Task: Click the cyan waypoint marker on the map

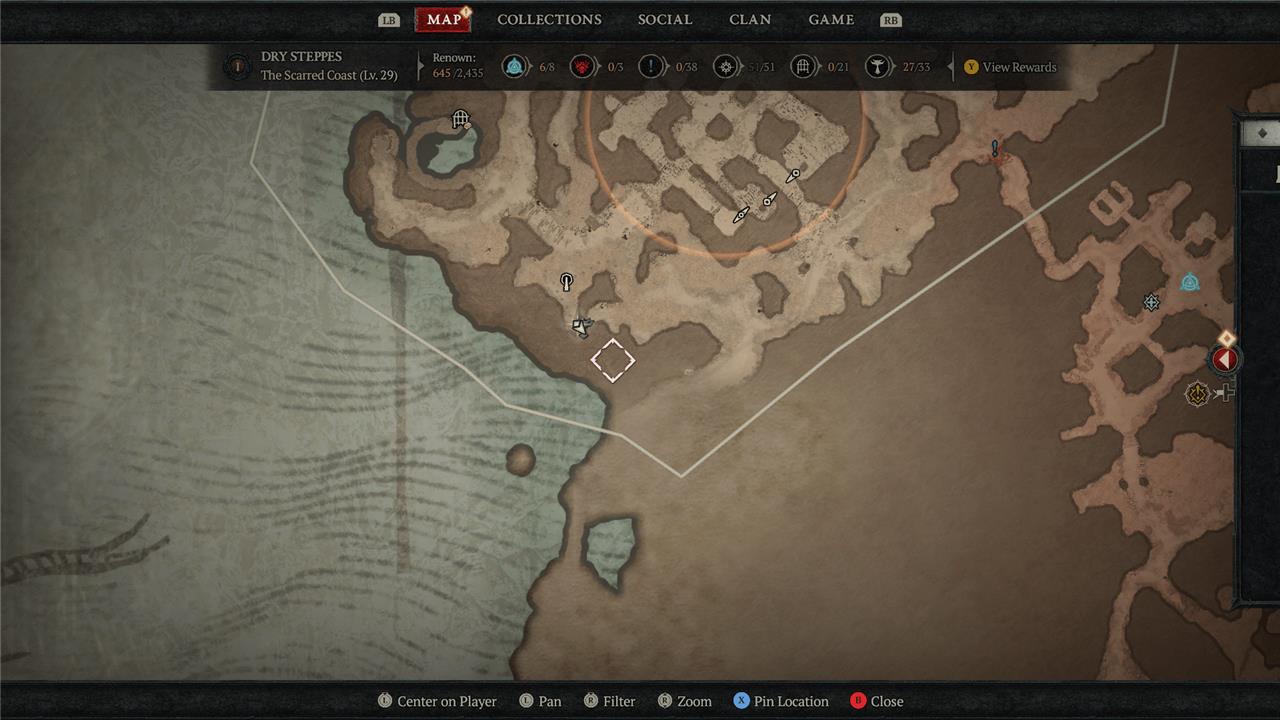Action: (x=1189, y=283)
